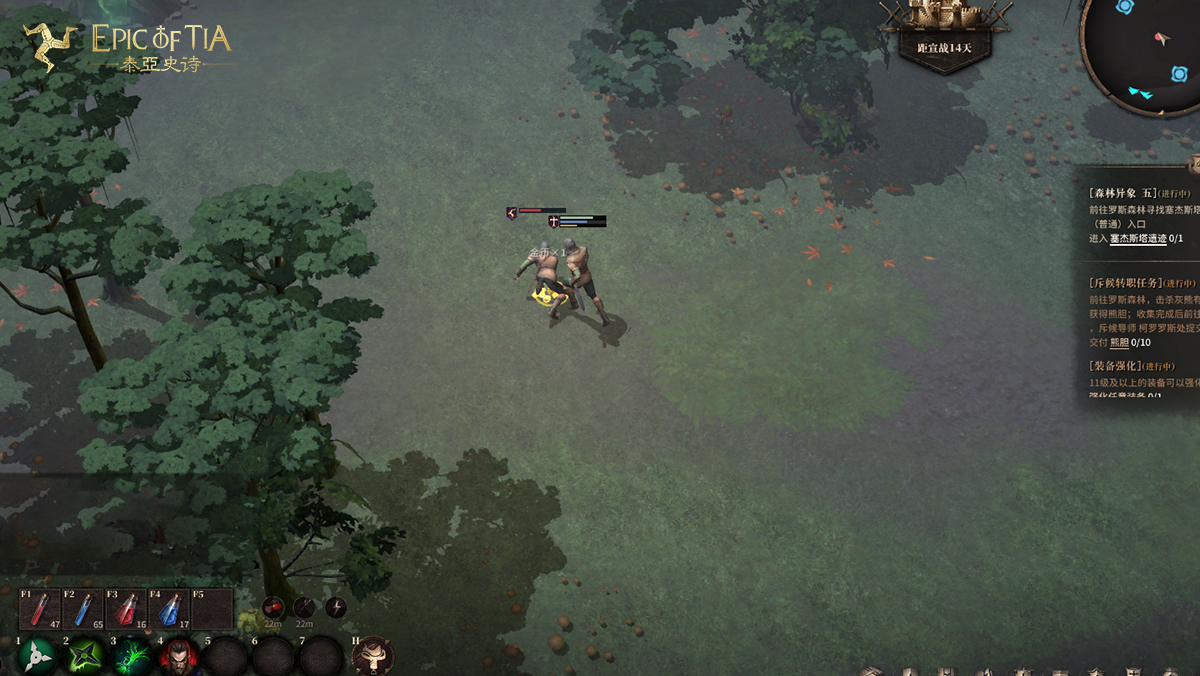Select the 森林异象 quest in tracker
The image size is (1200, 676).
point(1122,192)
